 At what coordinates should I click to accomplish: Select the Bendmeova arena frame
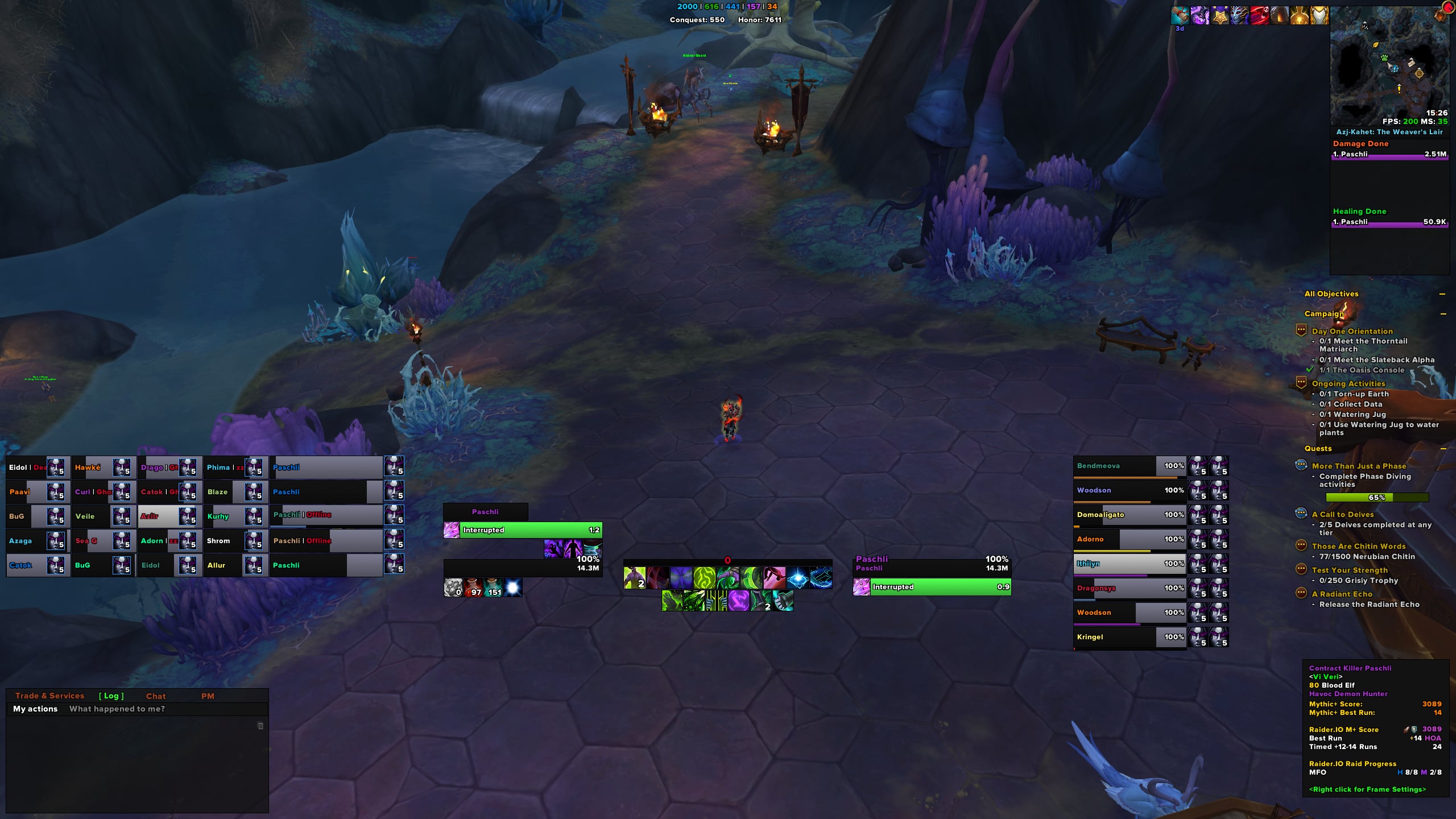point(1115,466)
